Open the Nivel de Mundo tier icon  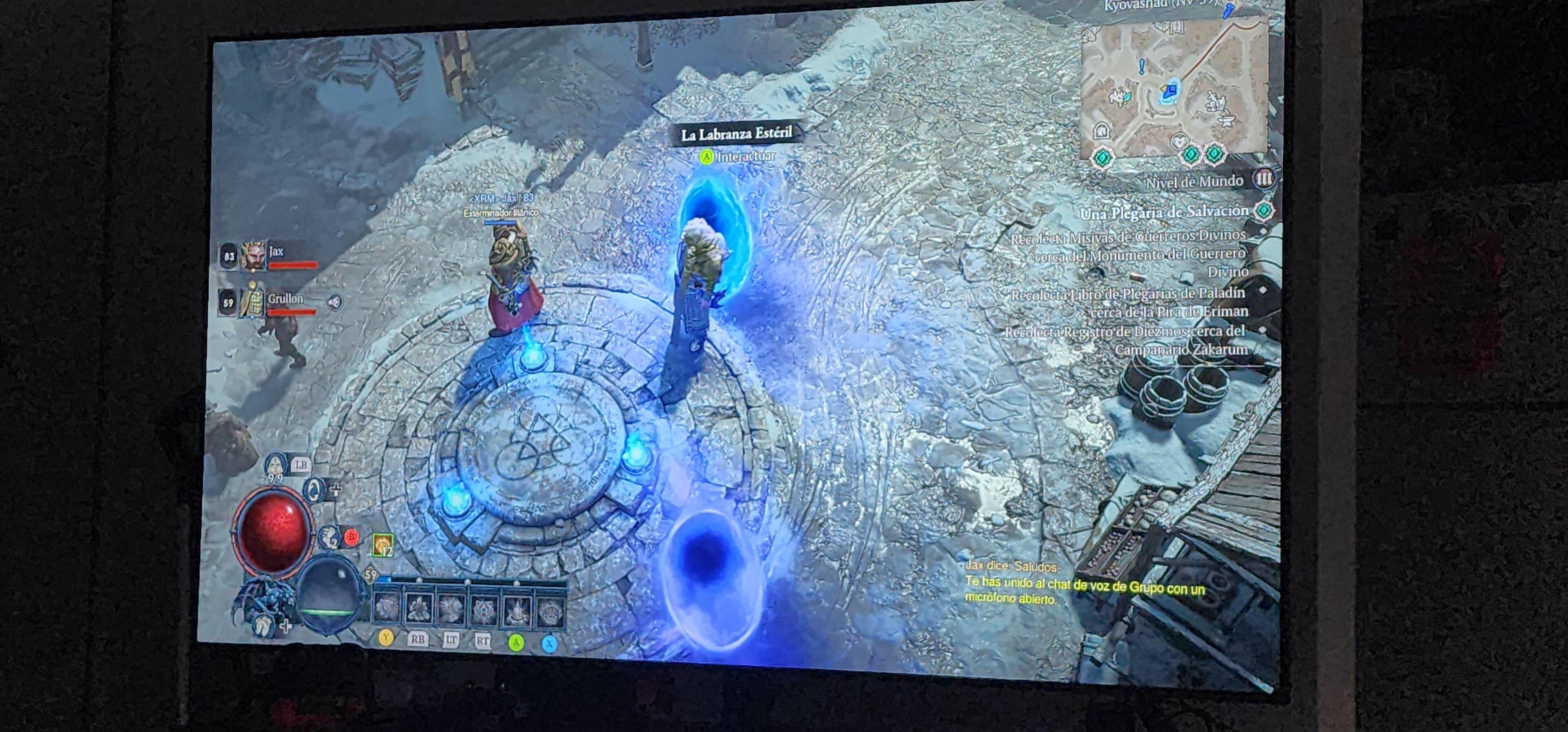click(1264, 179)
